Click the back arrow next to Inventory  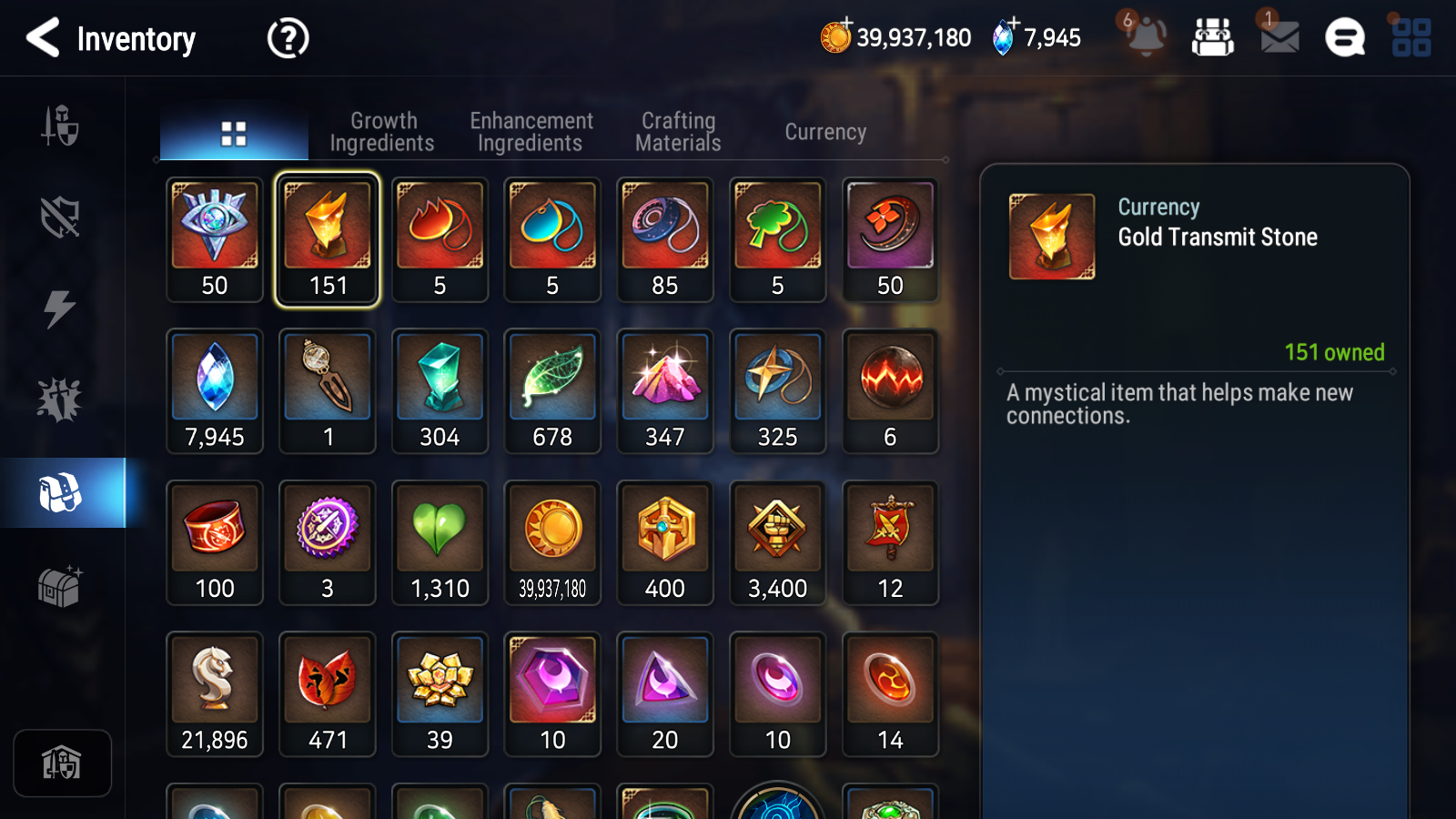click(43, 38)
